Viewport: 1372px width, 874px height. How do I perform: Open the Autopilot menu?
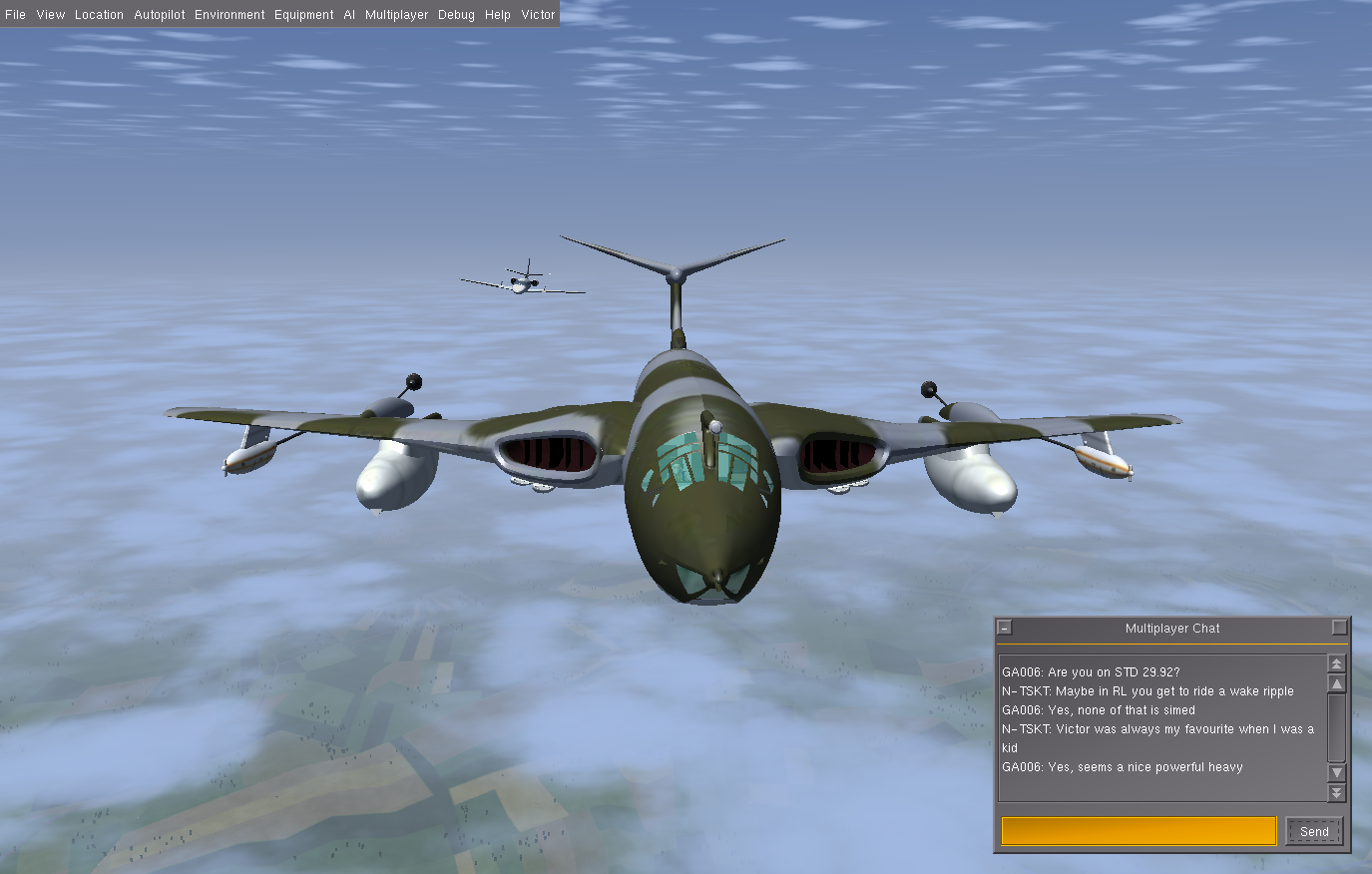160,15
